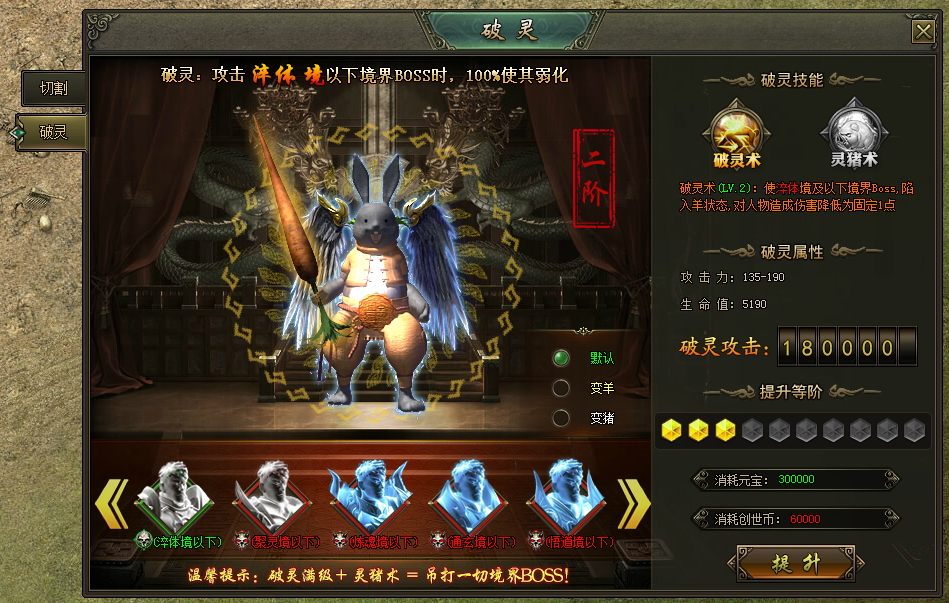Show next realm portraits with right arrow
This screenshot has width=949, height=603.
pyautogui.click(x=633, y=502)
